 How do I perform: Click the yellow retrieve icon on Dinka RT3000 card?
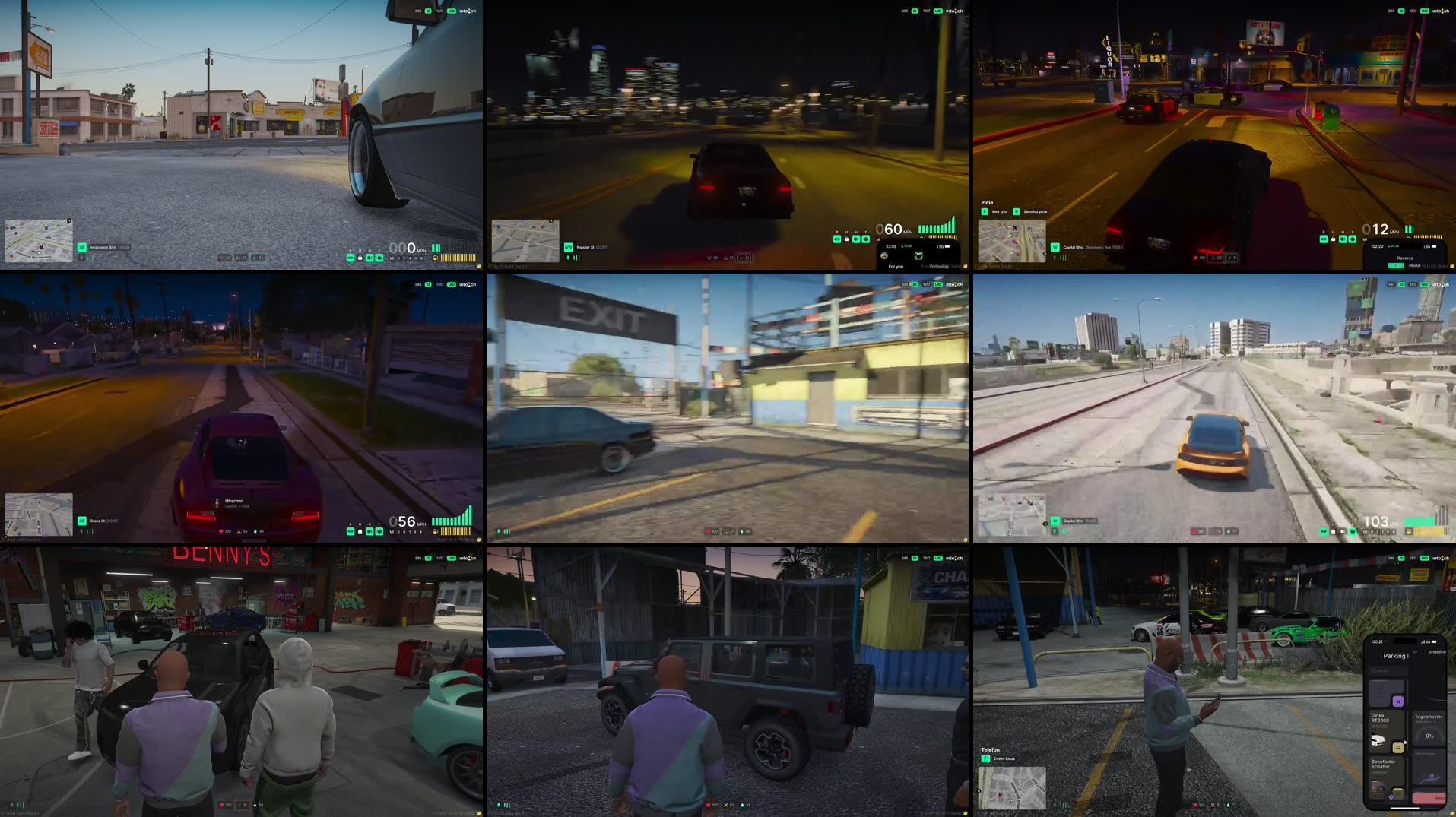click(x=1398, y=747)
